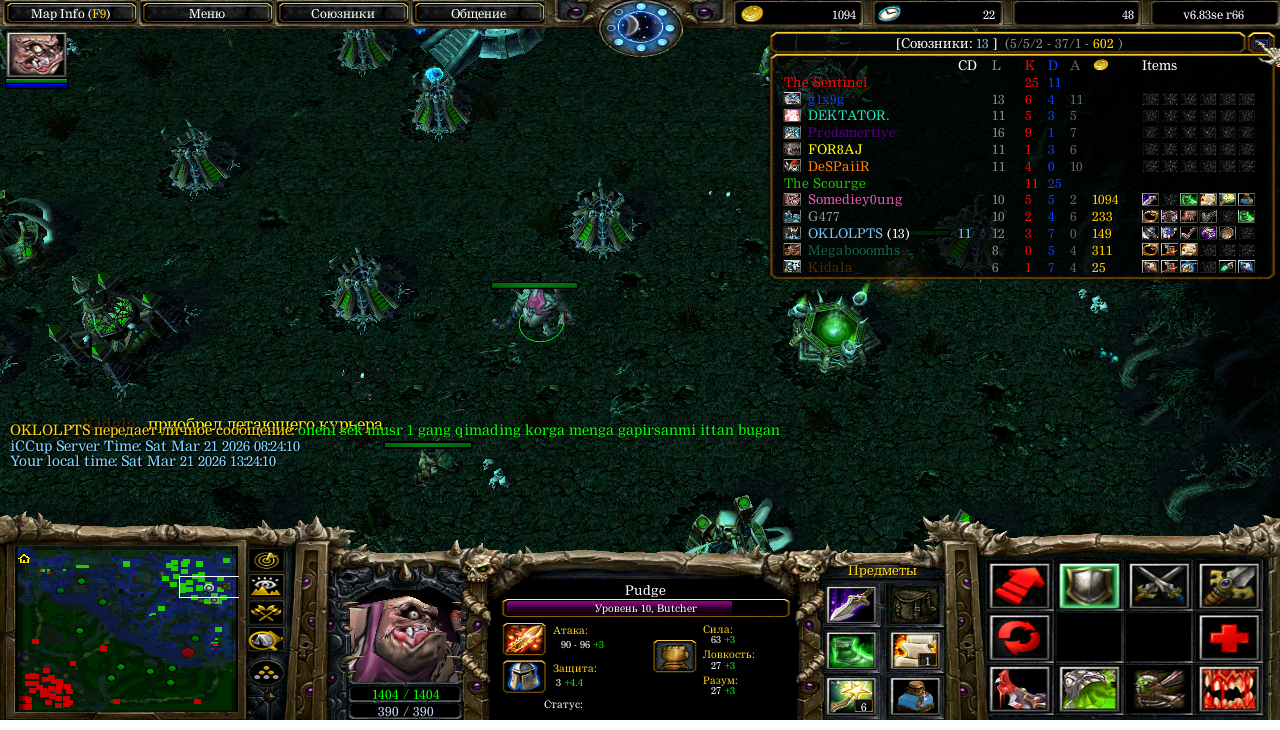Image resolution: width=1280 pixels, height=730 pixels.
Task: Toggle minimap creep camp display button
Action: [x=266, y=640]
